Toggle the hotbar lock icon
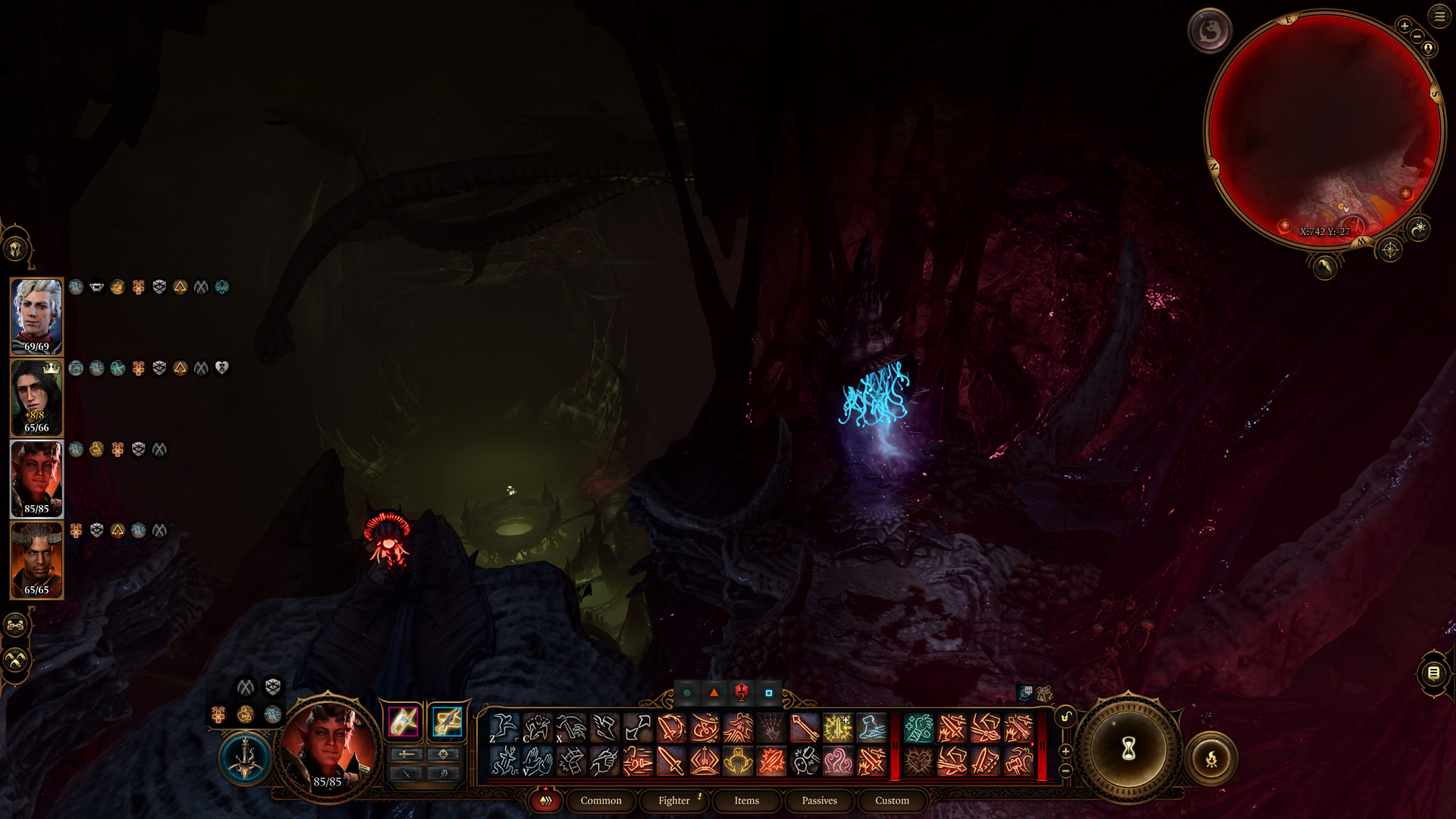1456x819 pixels. 1065,717
